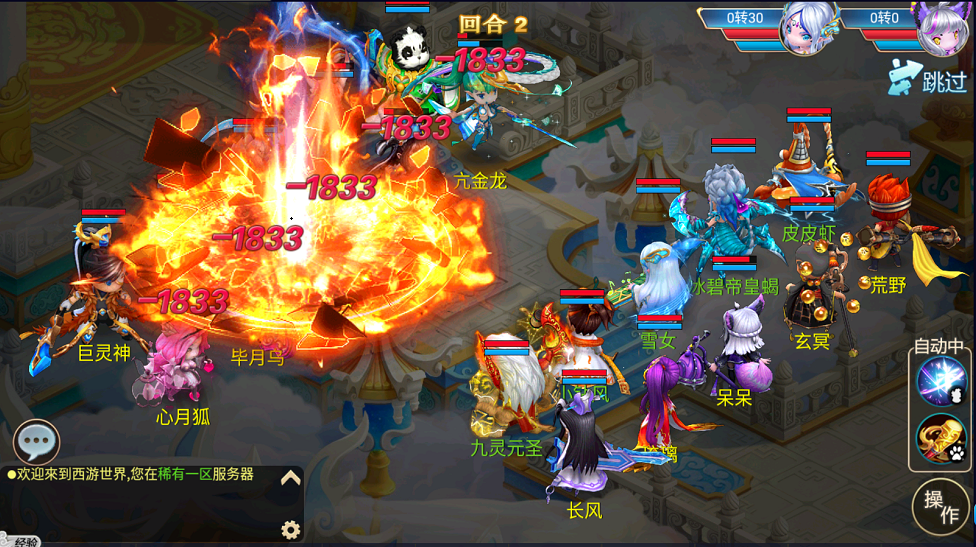The image size is (976, 547).
Task: Select the lightning auto-skill icon
Action: pyautogui.click(x=940, y=383)
